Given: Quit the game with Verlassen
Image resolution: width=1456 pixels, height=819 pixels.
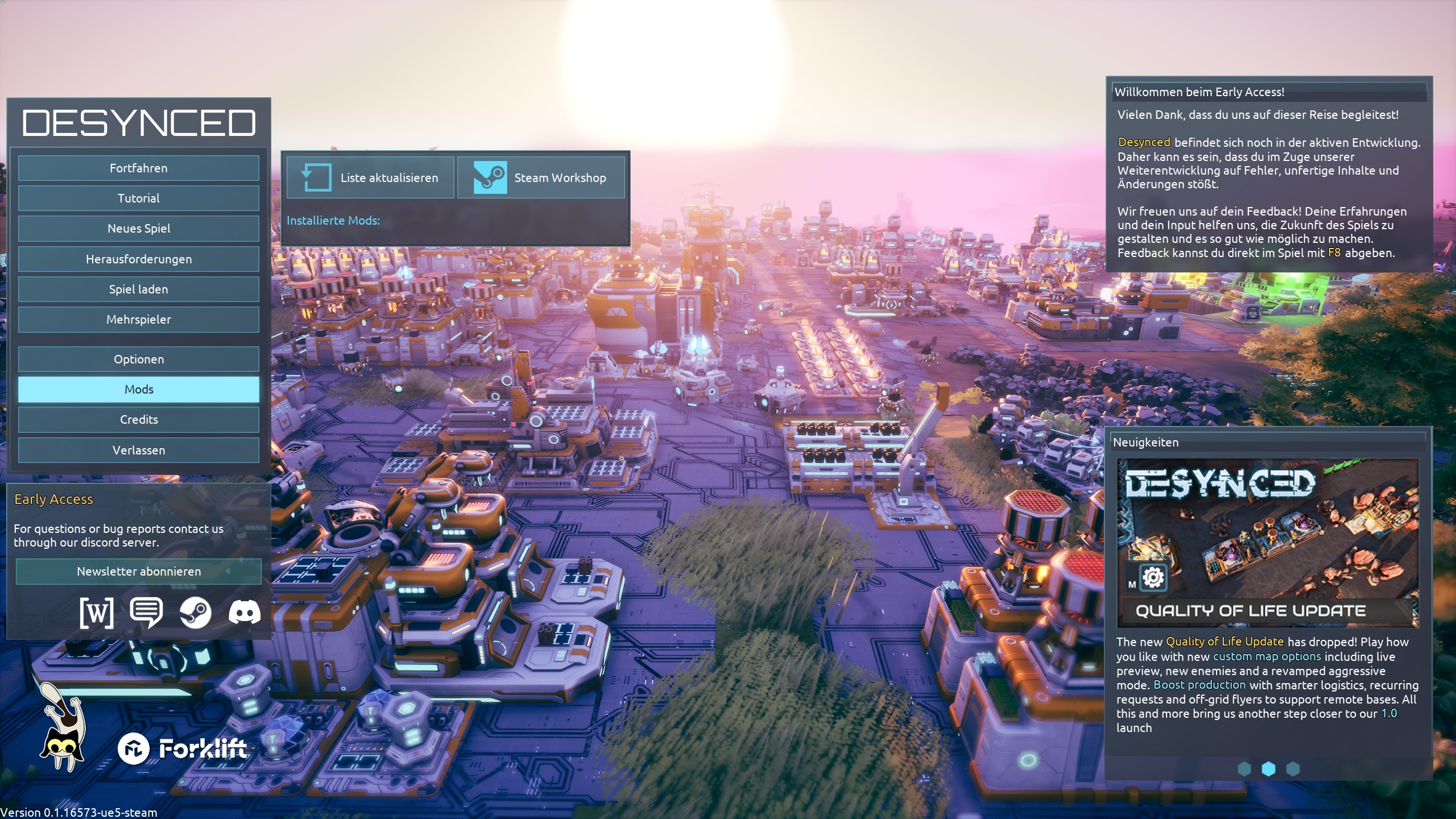Looking at the screenshot, I should tap(138, 450).
